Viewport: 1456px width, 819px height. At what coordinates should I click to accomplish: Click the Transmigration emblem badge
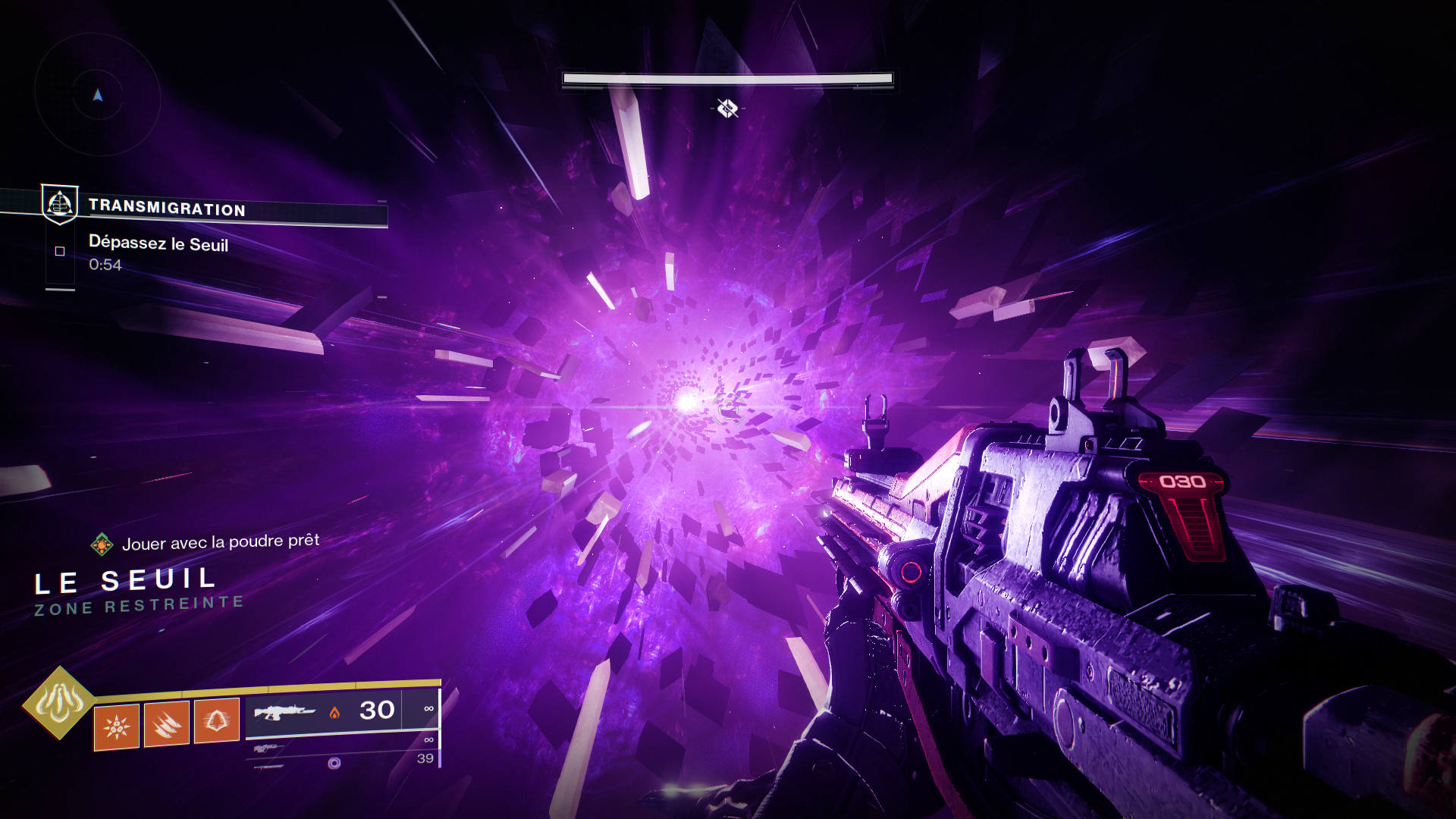[59, 204]
